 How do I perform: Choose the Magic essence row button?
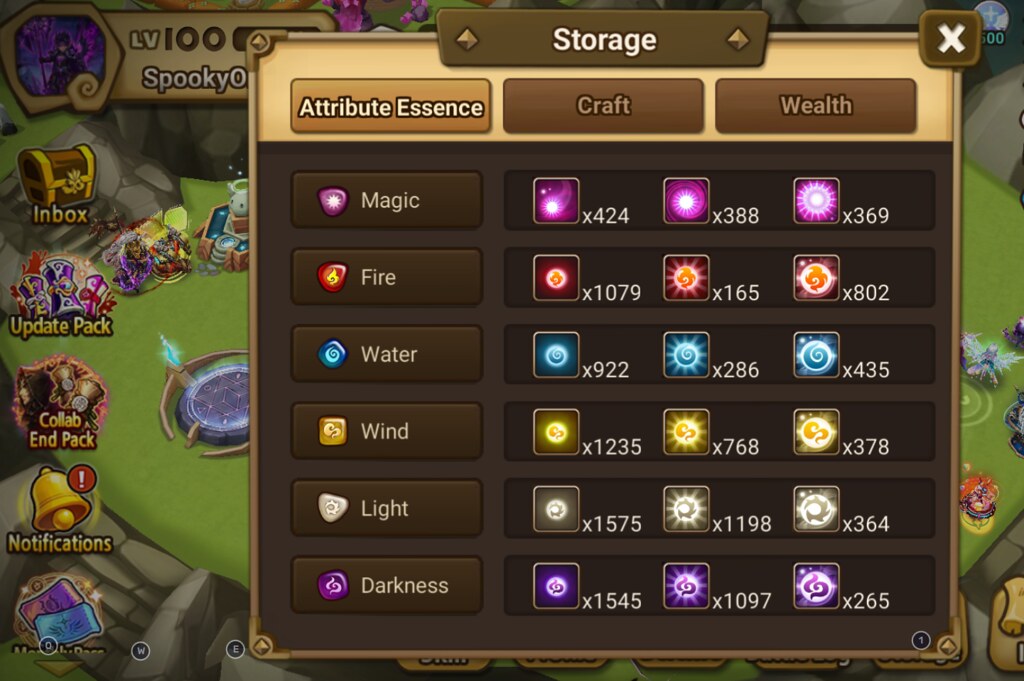(x=387, y=200)
